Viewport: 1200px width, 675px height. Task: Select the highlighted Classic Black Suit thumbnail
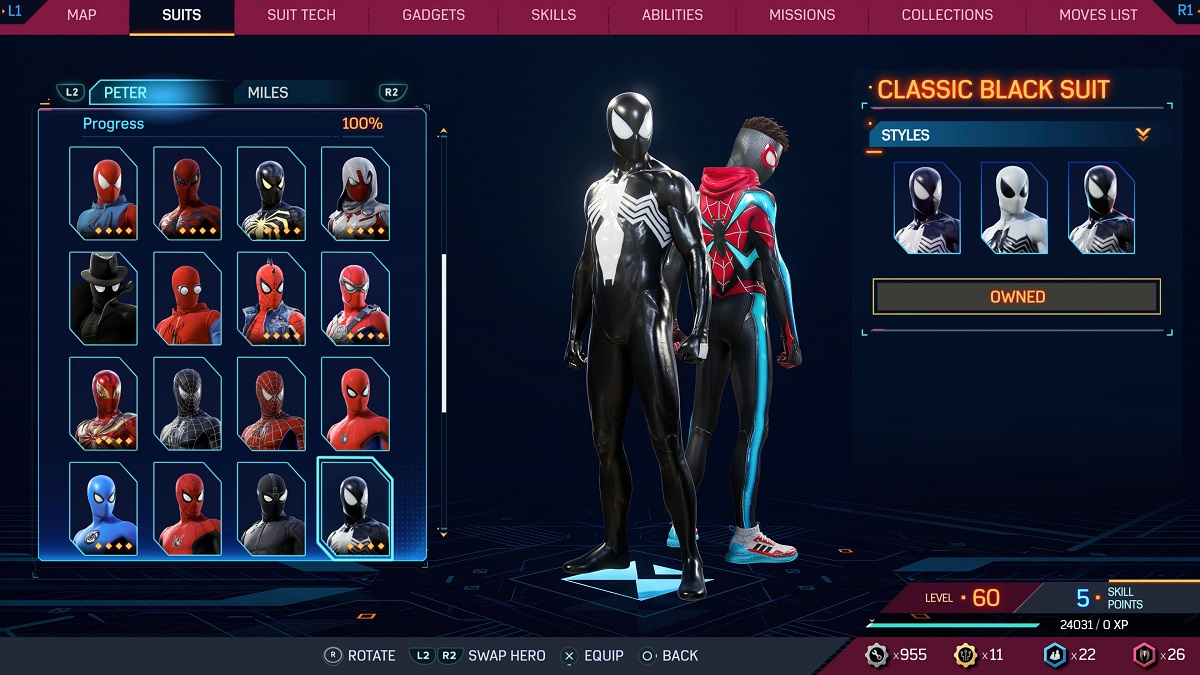tap(355, 508)
